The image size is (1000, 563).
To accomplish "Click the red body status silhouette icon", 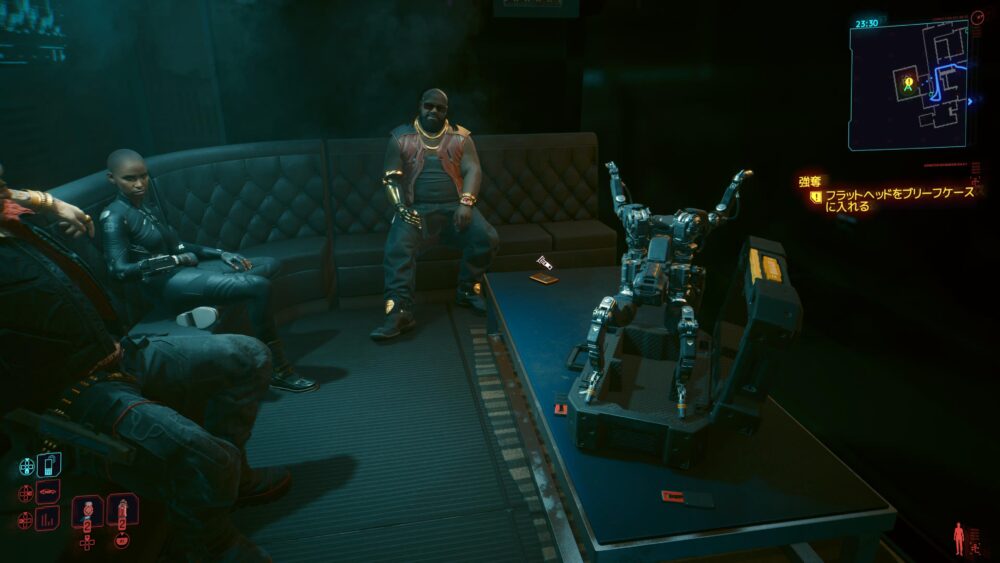I will pyautogui.click(x=959, y=537).
